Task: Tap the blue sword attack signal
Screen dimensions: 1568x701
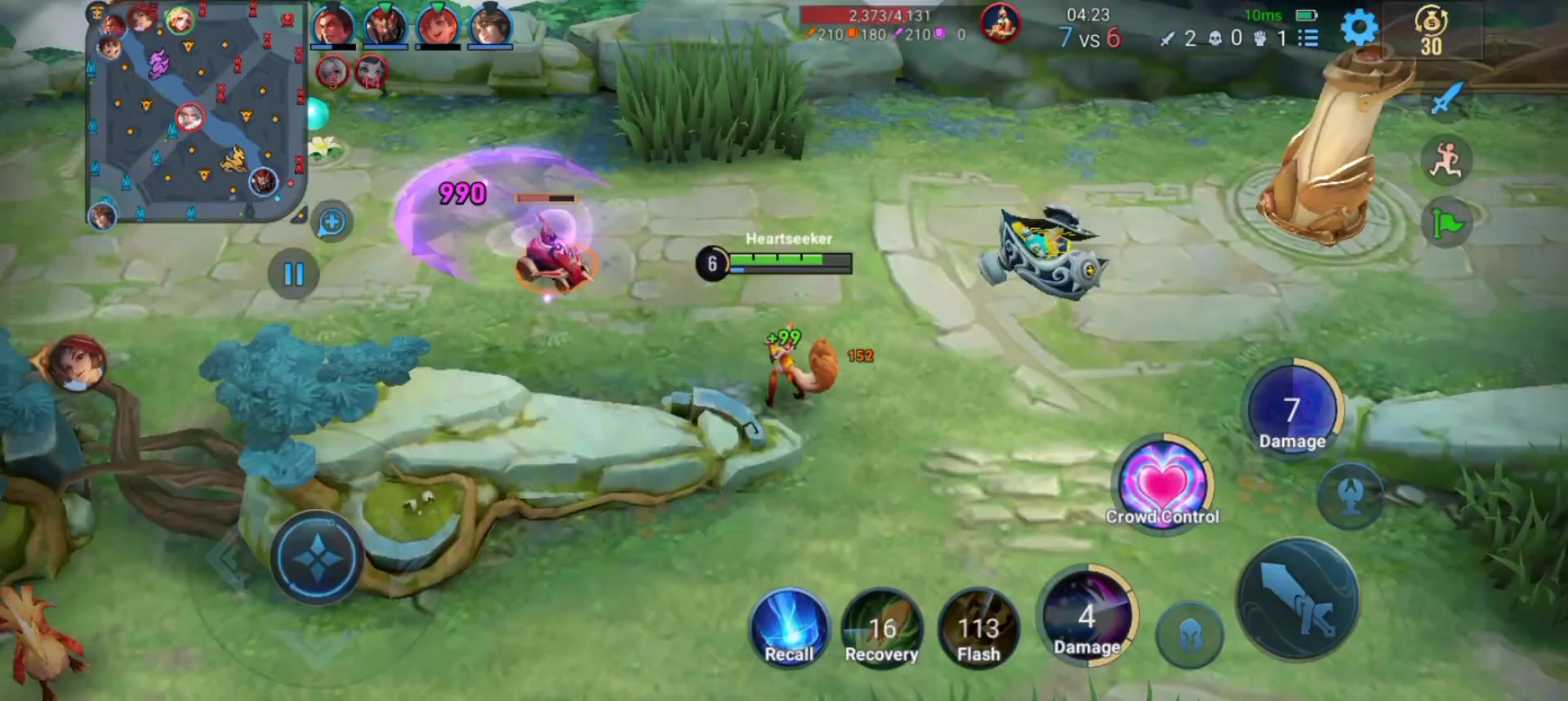Action: tap(1445, 99)
